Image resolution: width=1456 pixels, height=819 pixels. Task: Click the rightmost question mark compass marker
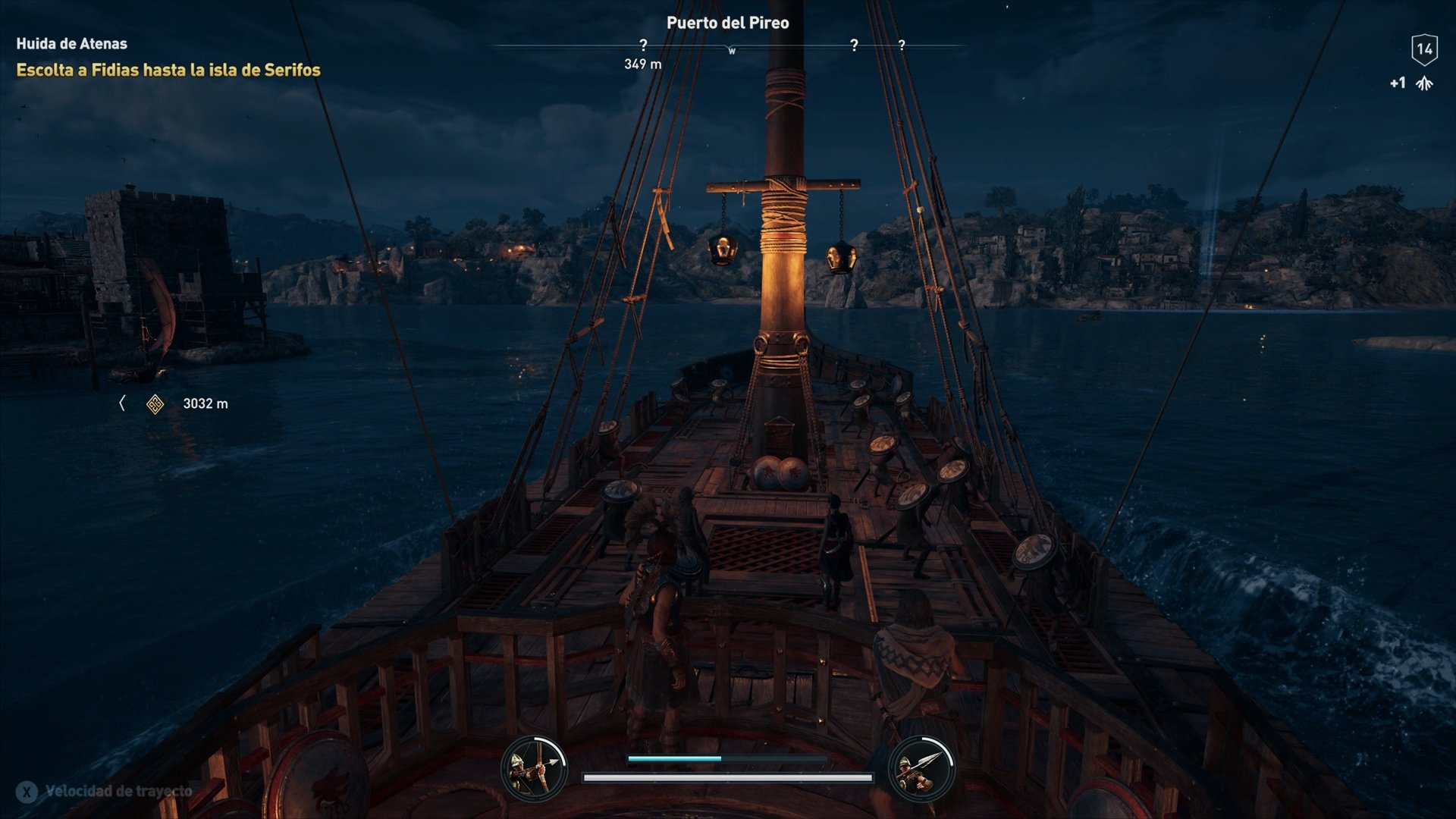click(x=902, y=45)
